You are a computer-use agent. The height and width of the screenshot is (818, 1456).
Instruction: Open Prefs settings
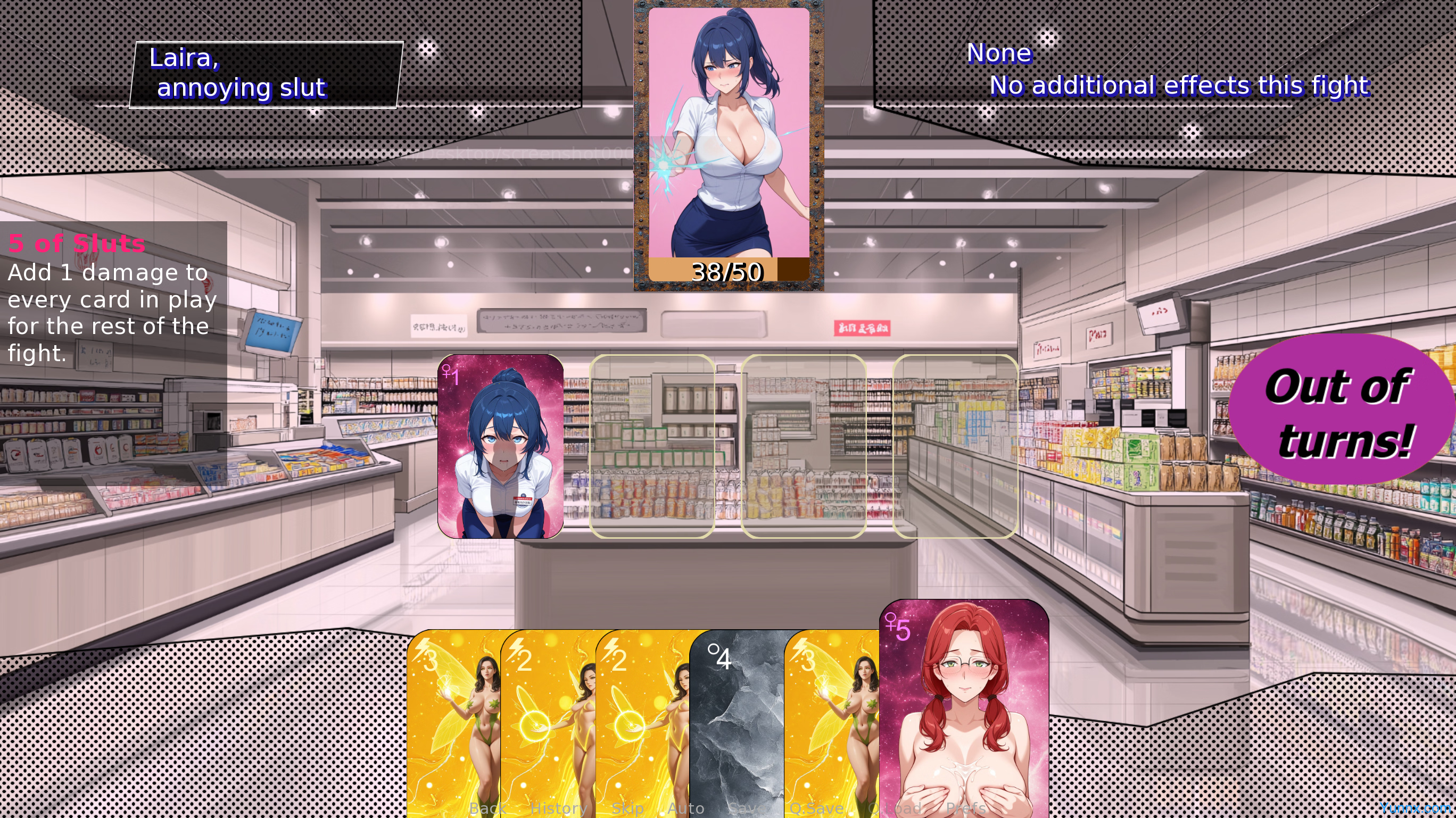[966, 808]
